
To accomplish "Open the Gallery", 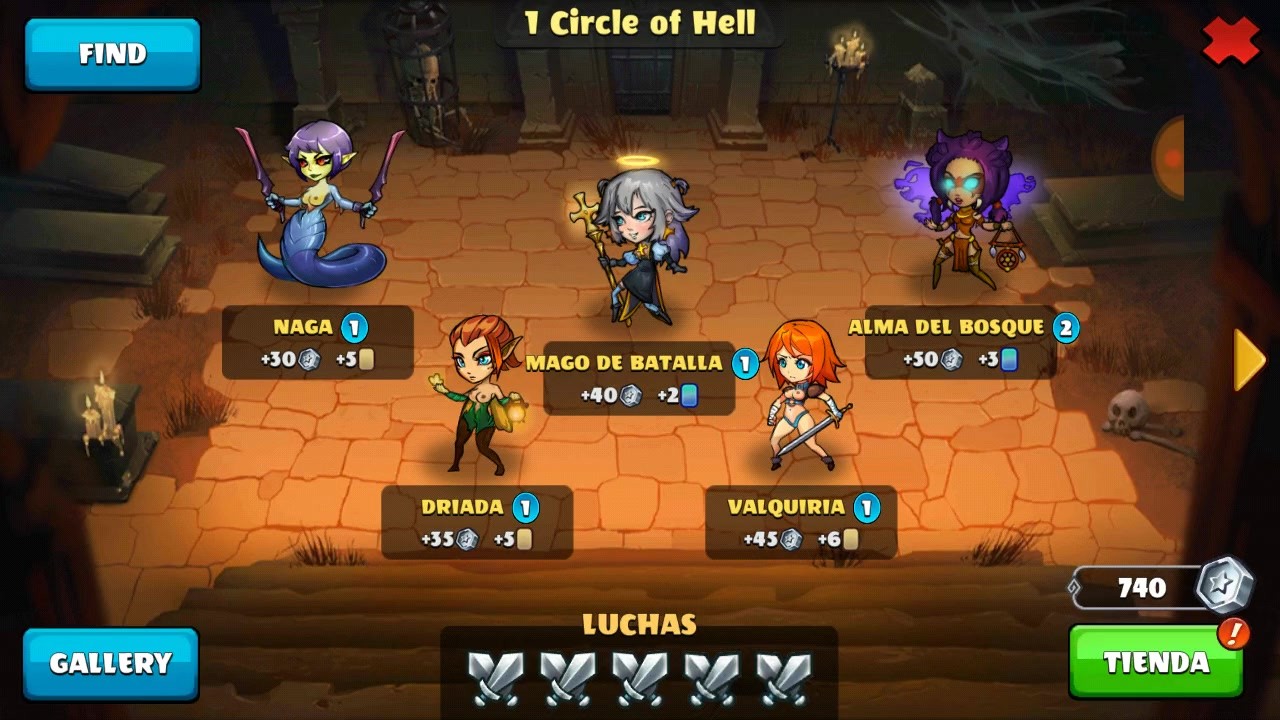I will coord(111,663).
